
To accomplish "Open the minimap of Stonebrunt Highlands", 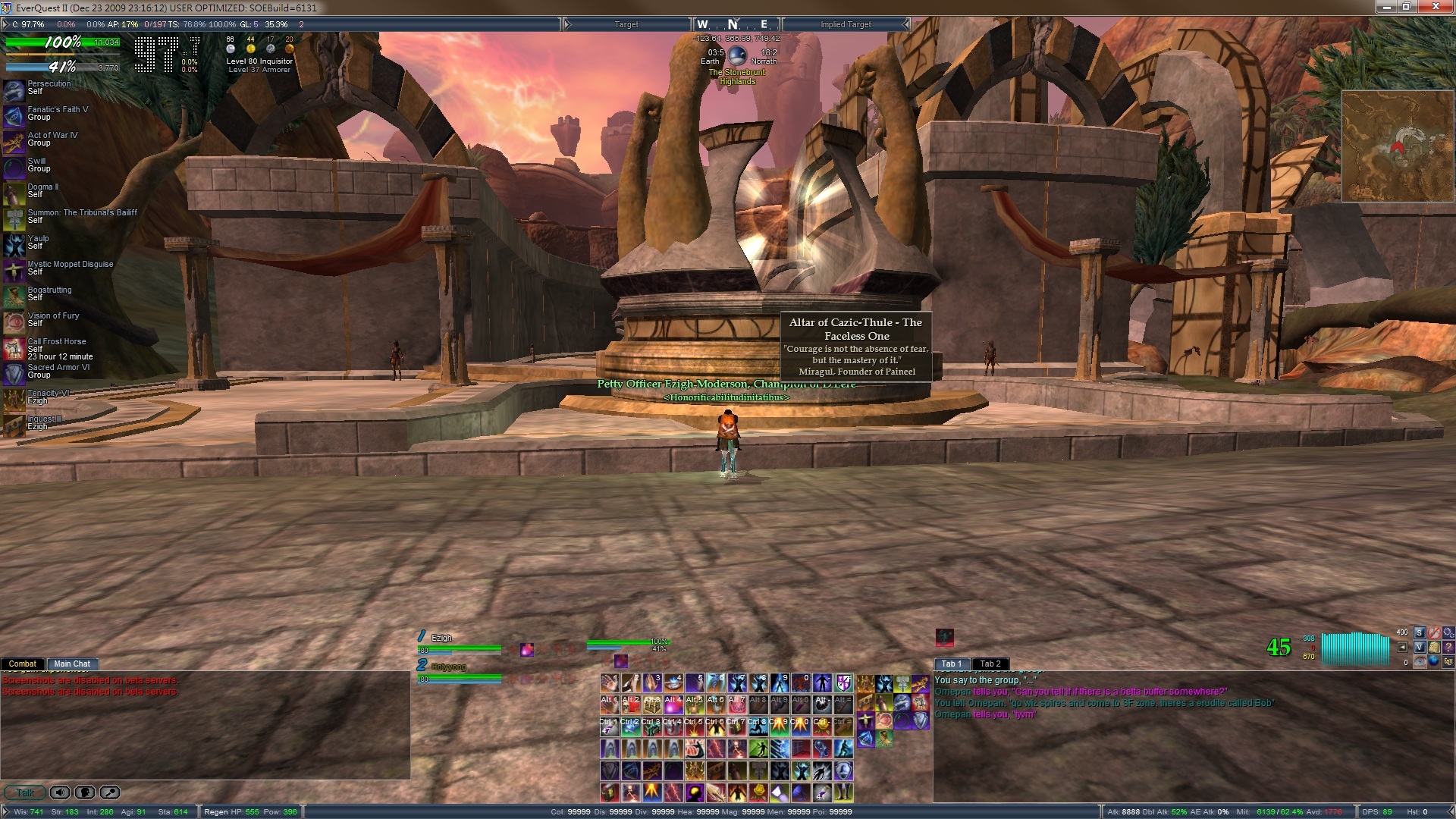I will click(1396, 146).
